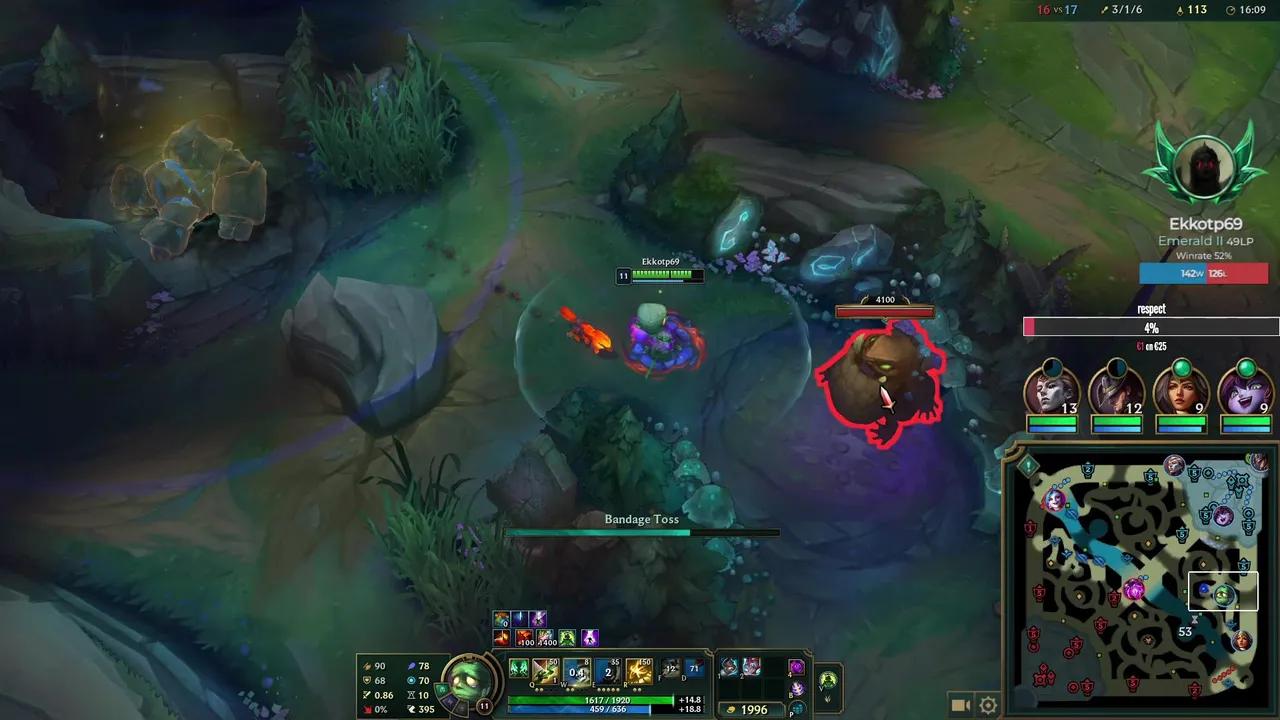Click the E ability showing 2 points
Screen dimensions: 1280x720
(x=607, y=669)
